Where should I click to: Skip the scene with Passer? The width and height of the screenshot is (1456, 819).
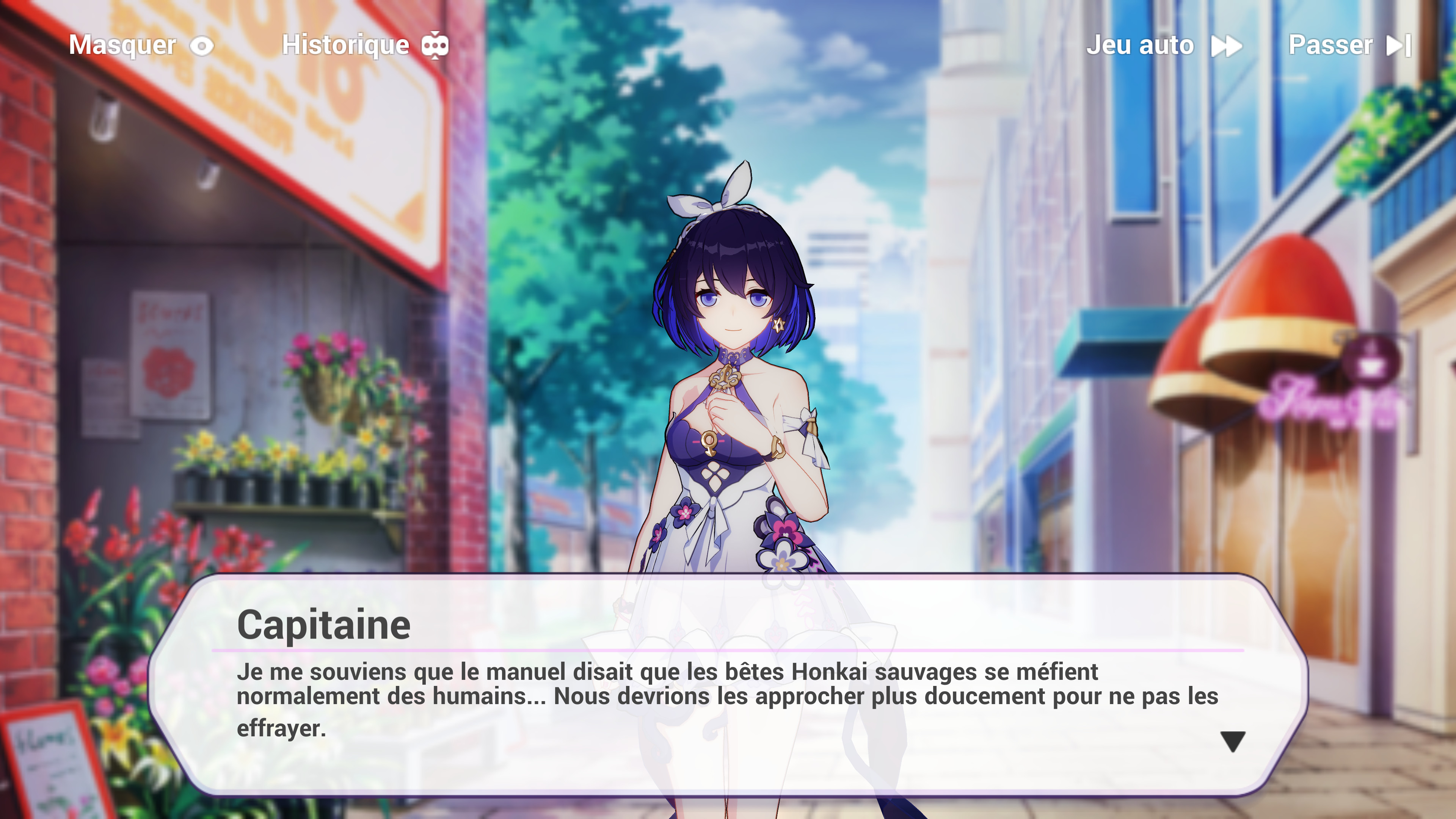[1349, 45]
